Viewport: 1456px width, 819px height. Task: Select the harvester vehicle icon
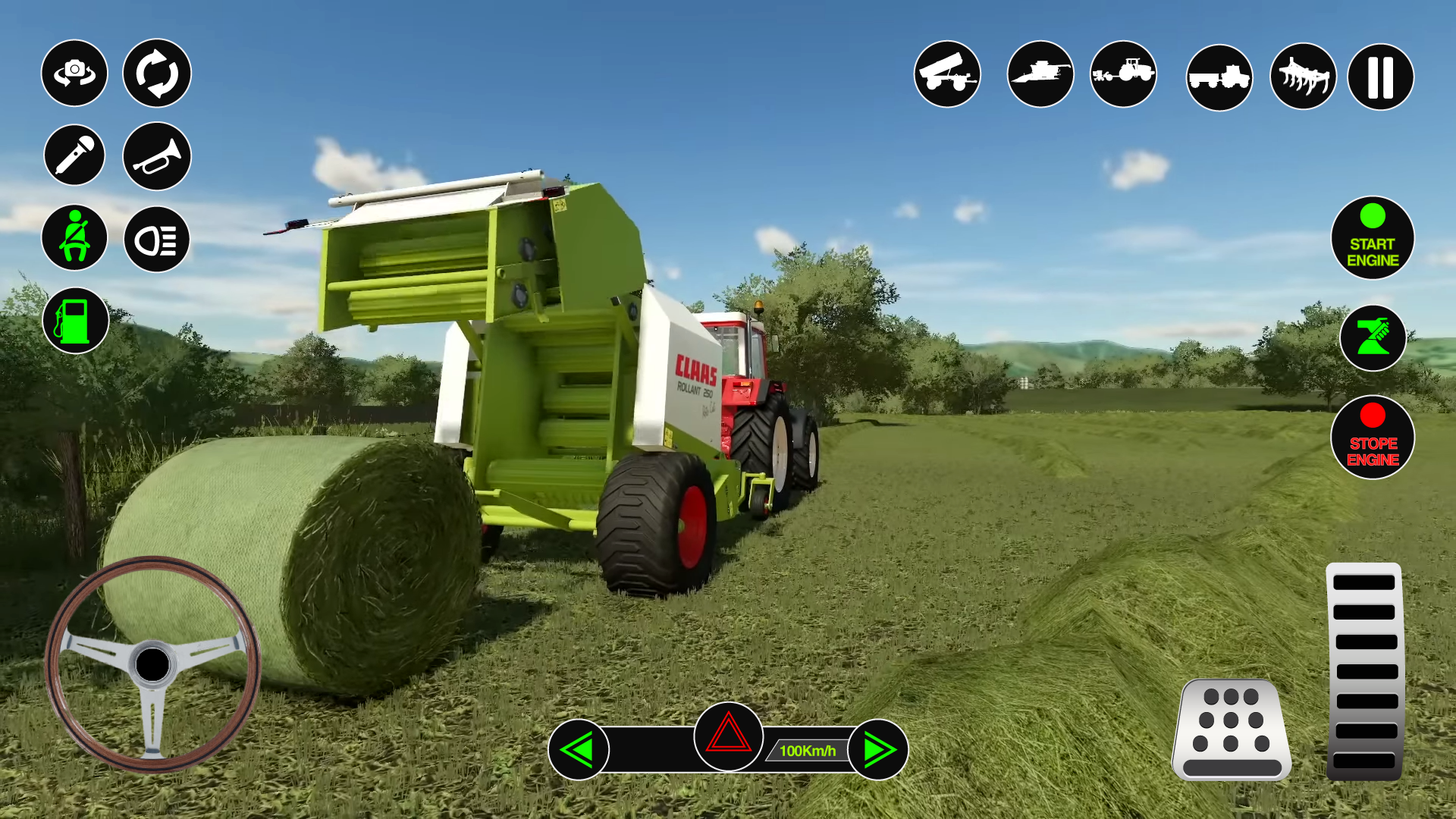click(1040, 74)
